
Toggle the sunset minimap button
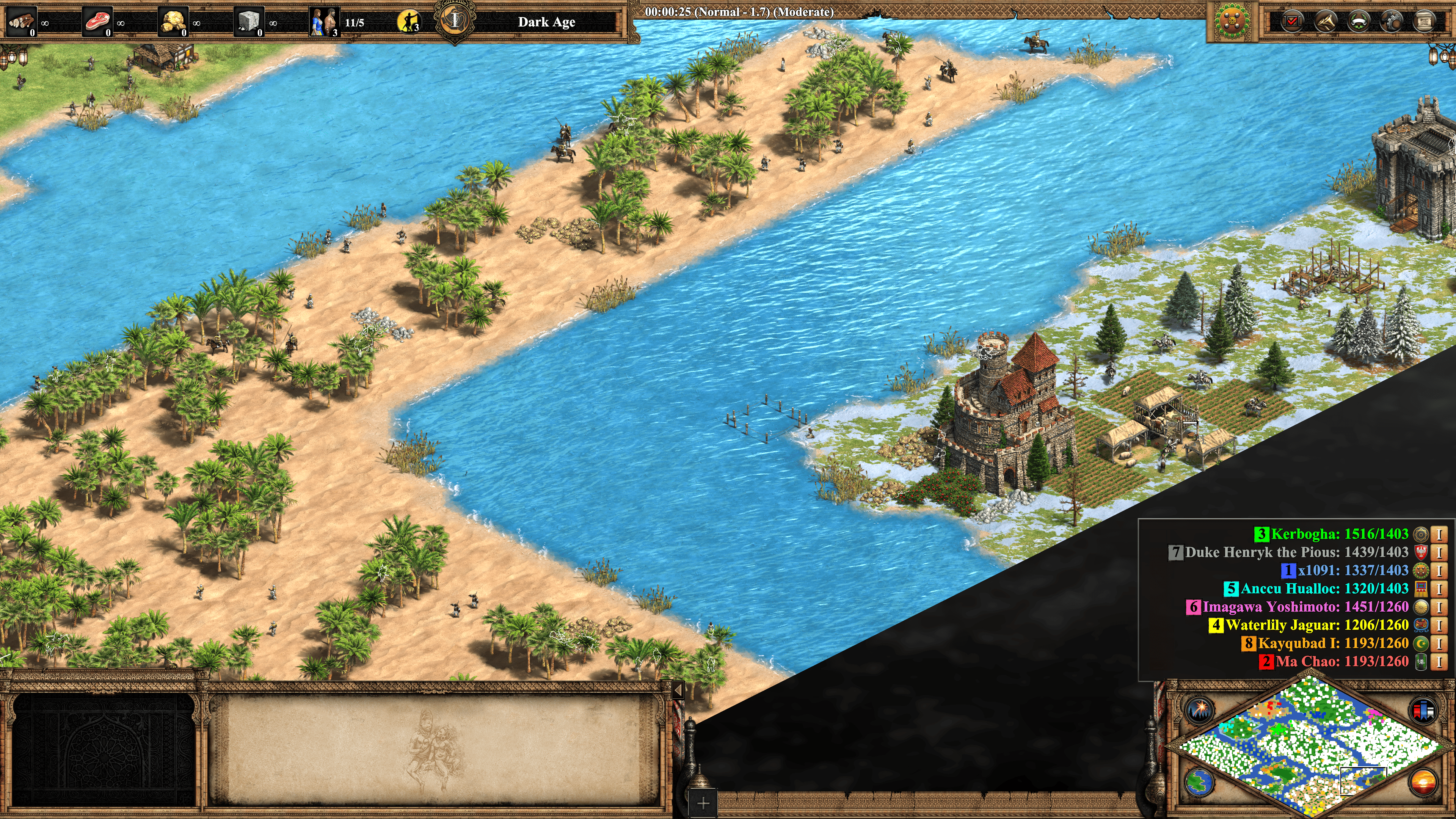[1423, 782]
